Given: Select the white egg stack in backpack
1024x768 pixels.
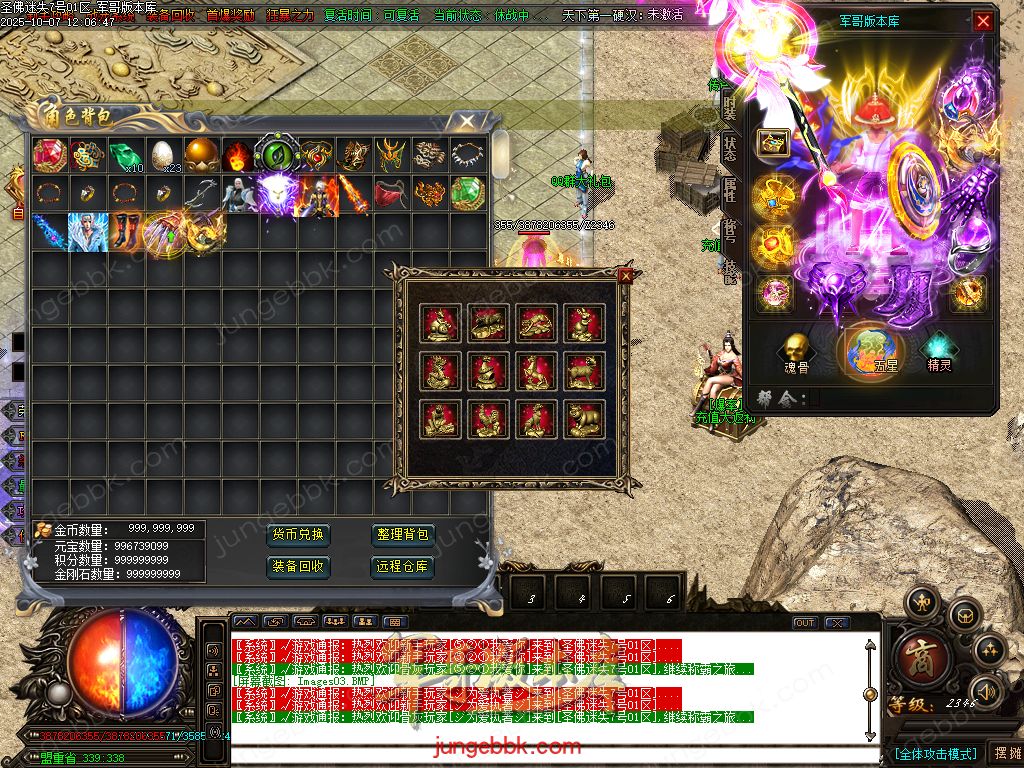Looking at the screenshot, I should click(x=162, y=155).
